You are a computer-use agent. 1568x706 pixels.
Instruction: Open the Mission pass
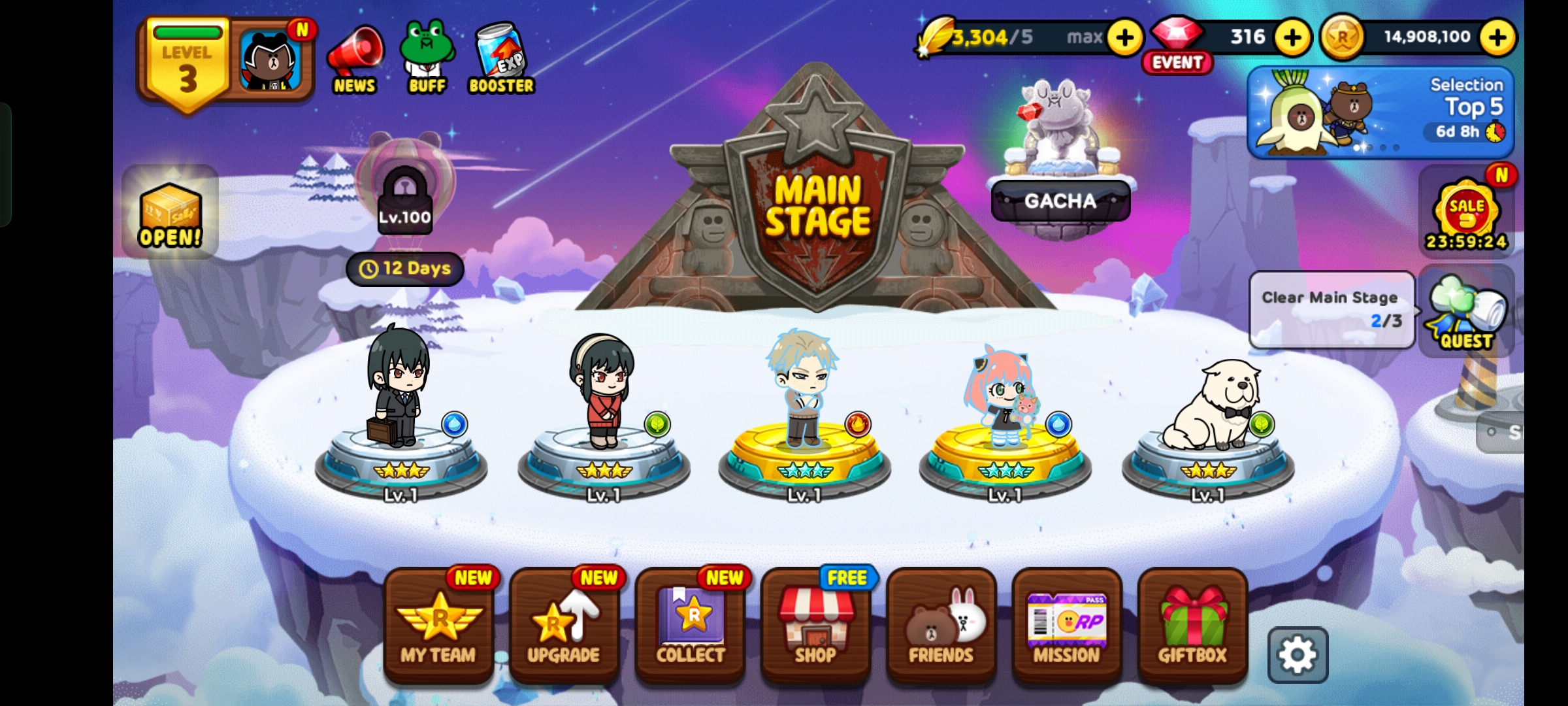coord(1066,626)
